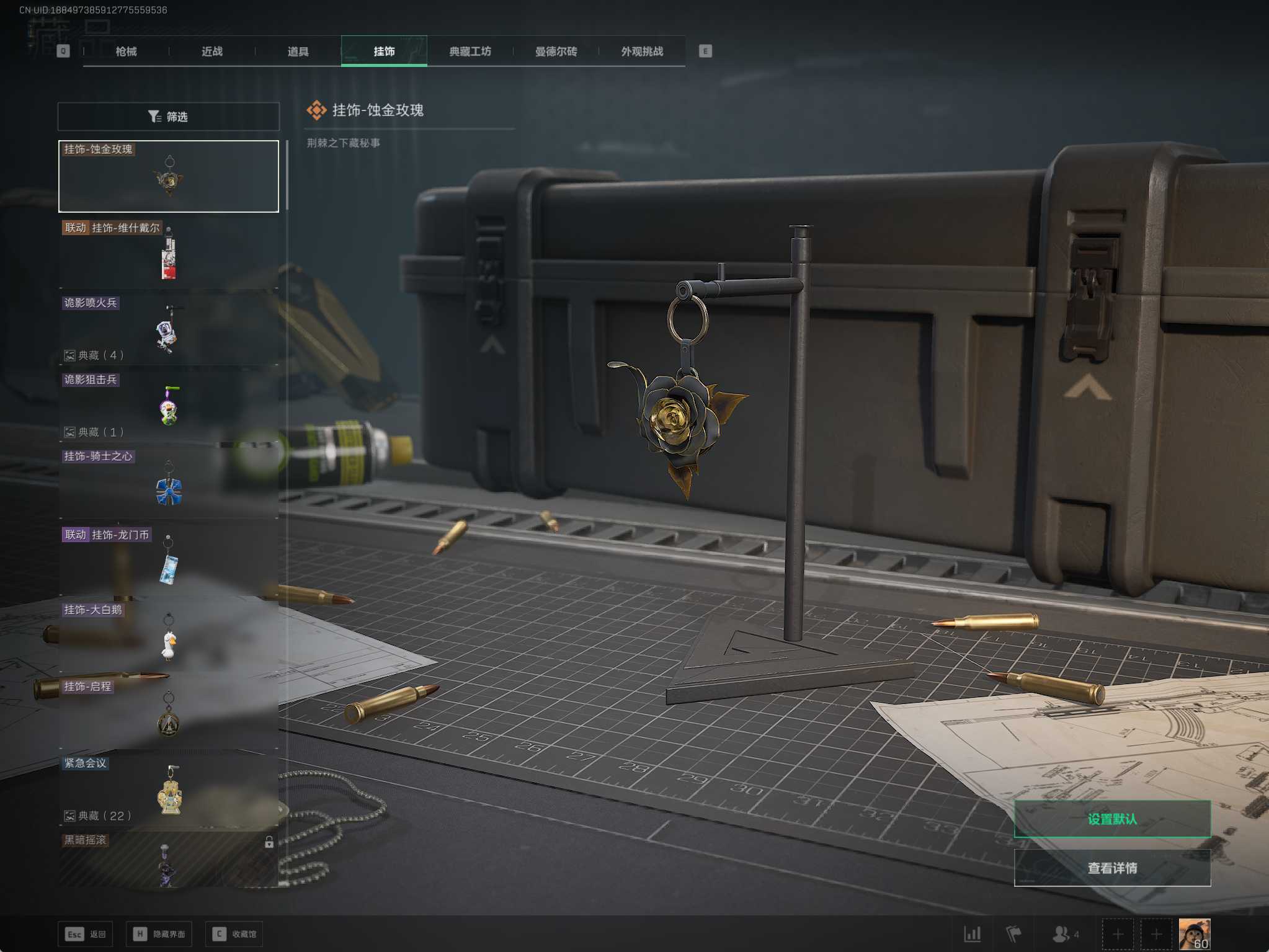
Task: Go to the 外观挑战 tab
Action: tap(642, 51)
